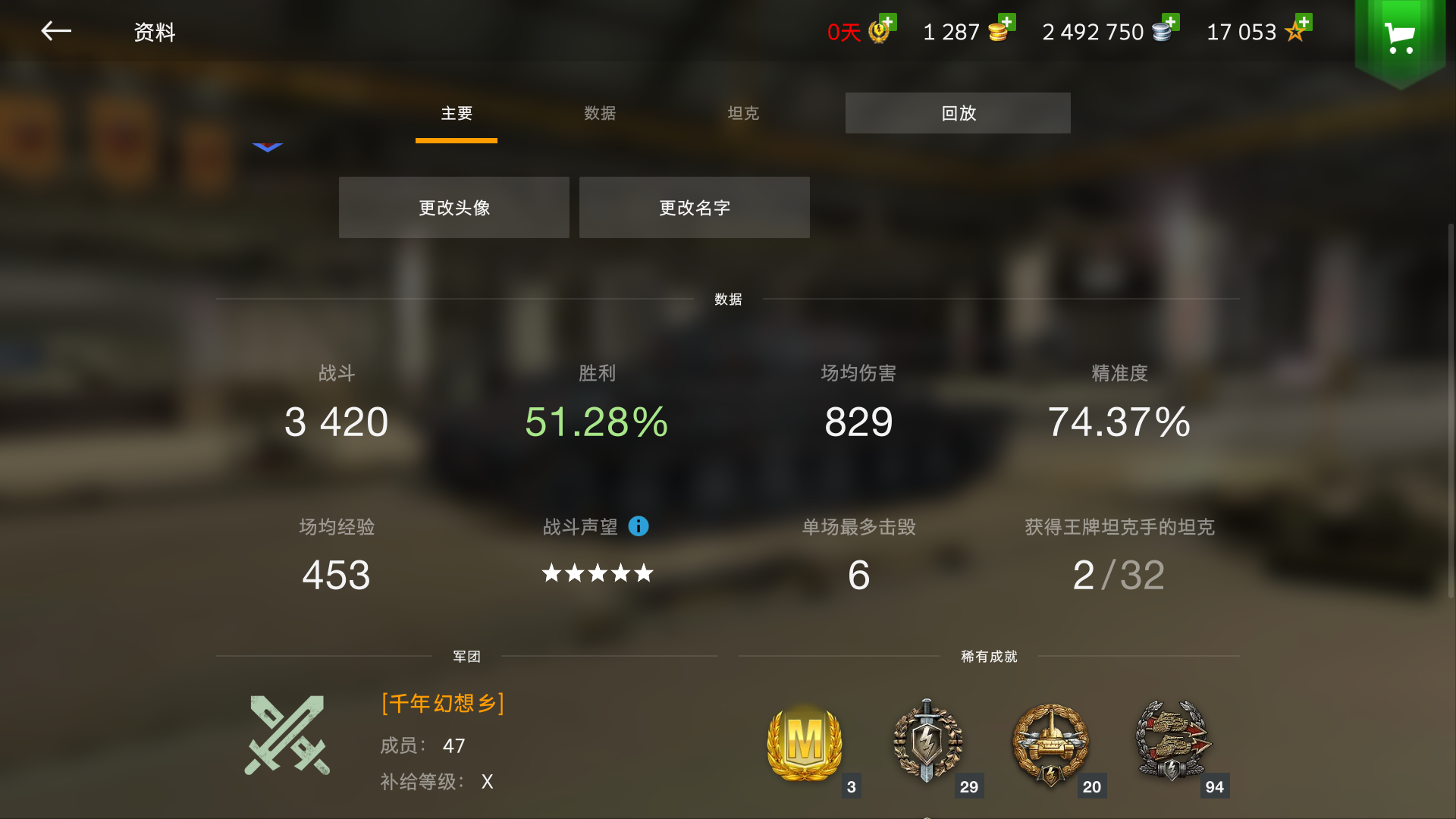Open the clan page via [千年幻想乡] link
The width and height of the screenshot is (1456, 819).
tap(442, 703)
